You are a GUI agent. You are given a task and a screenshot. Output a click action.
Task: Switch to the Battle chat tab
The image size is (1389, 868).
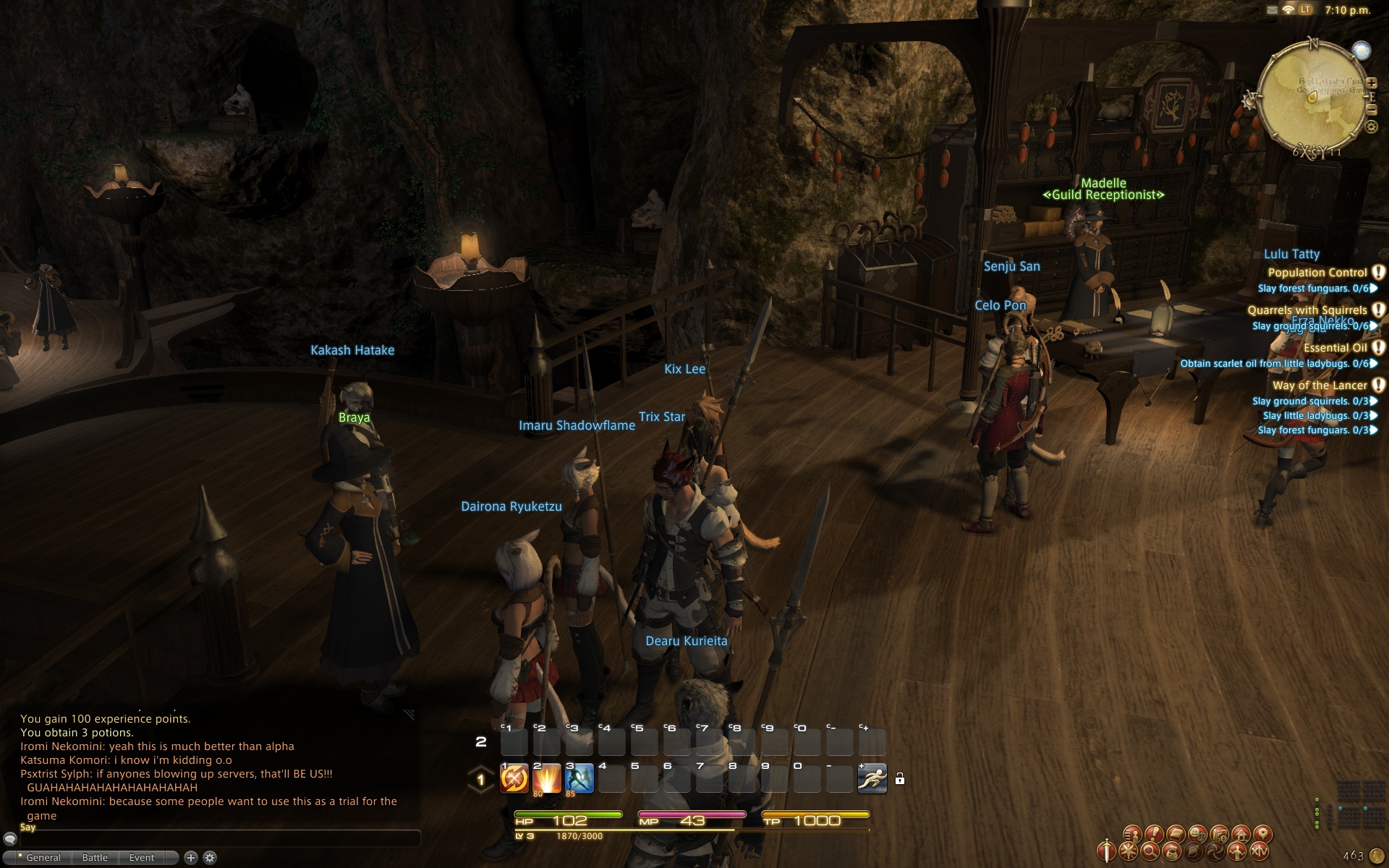point(95,858)
